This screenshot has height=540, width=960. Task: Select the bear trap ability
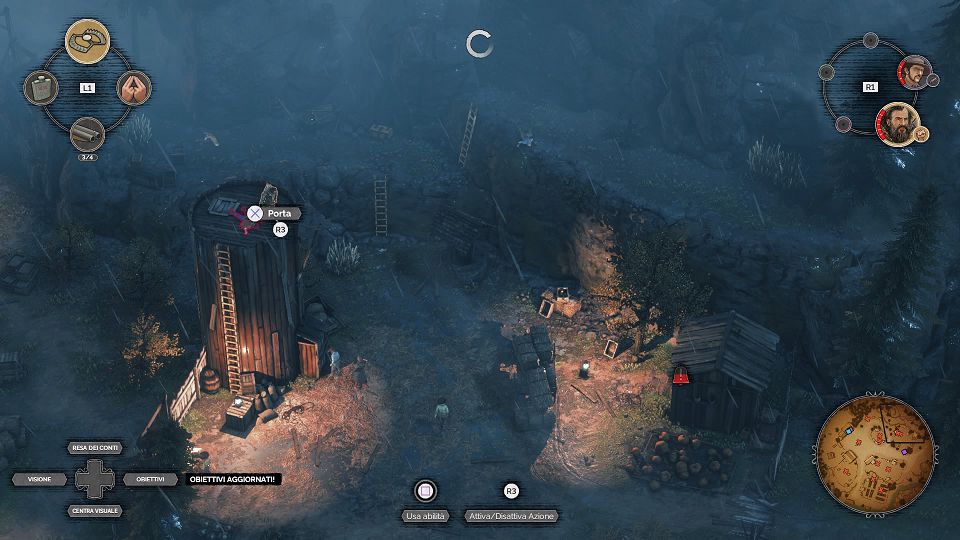tap(87, 41)
